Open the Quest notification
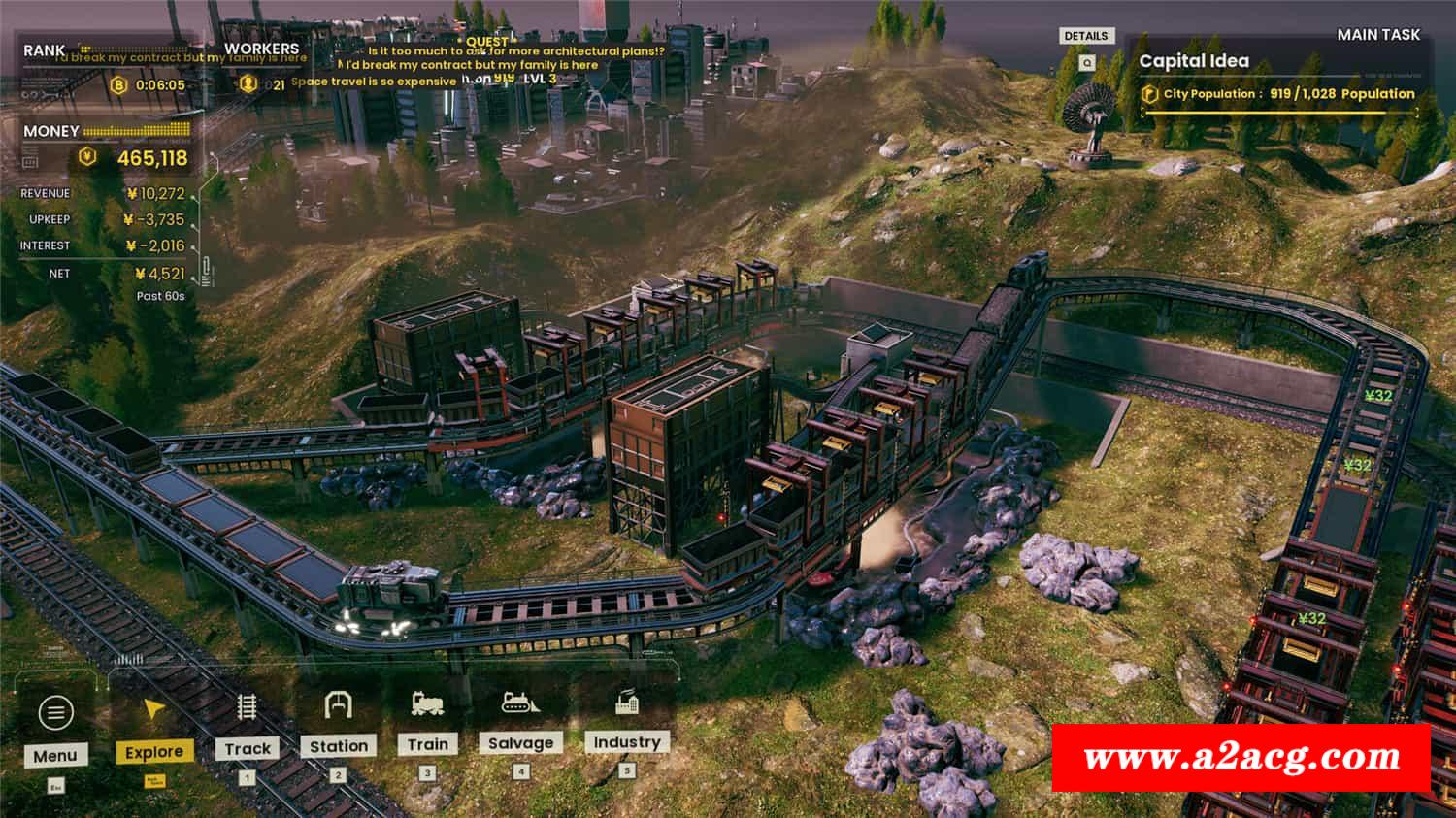The image size is (1456, 818). [486, 42]
